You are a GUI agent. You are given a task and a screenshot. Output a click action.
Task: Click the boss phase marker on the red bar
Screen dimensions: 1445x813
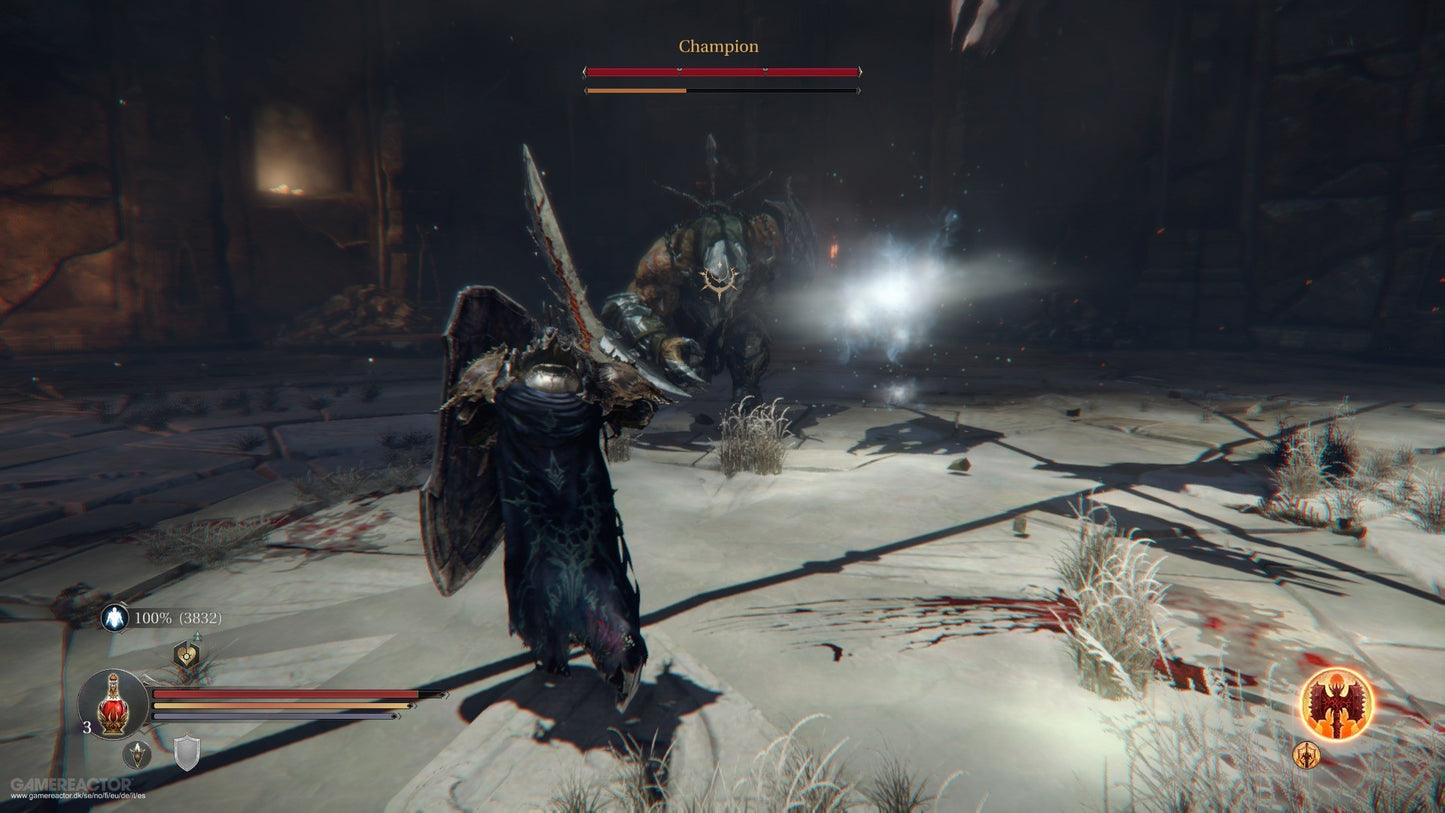click(x=679, y=69)
